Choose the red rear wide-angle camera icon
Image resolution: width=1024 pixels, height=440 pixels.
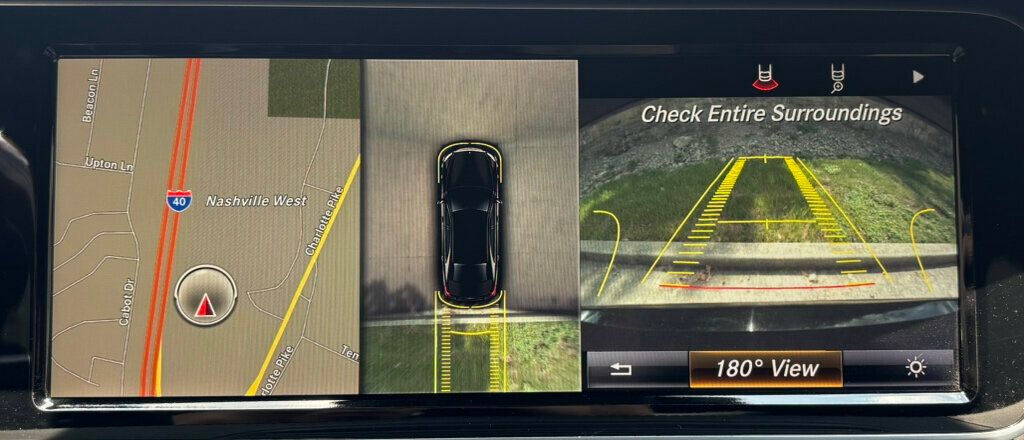point(765,77)
